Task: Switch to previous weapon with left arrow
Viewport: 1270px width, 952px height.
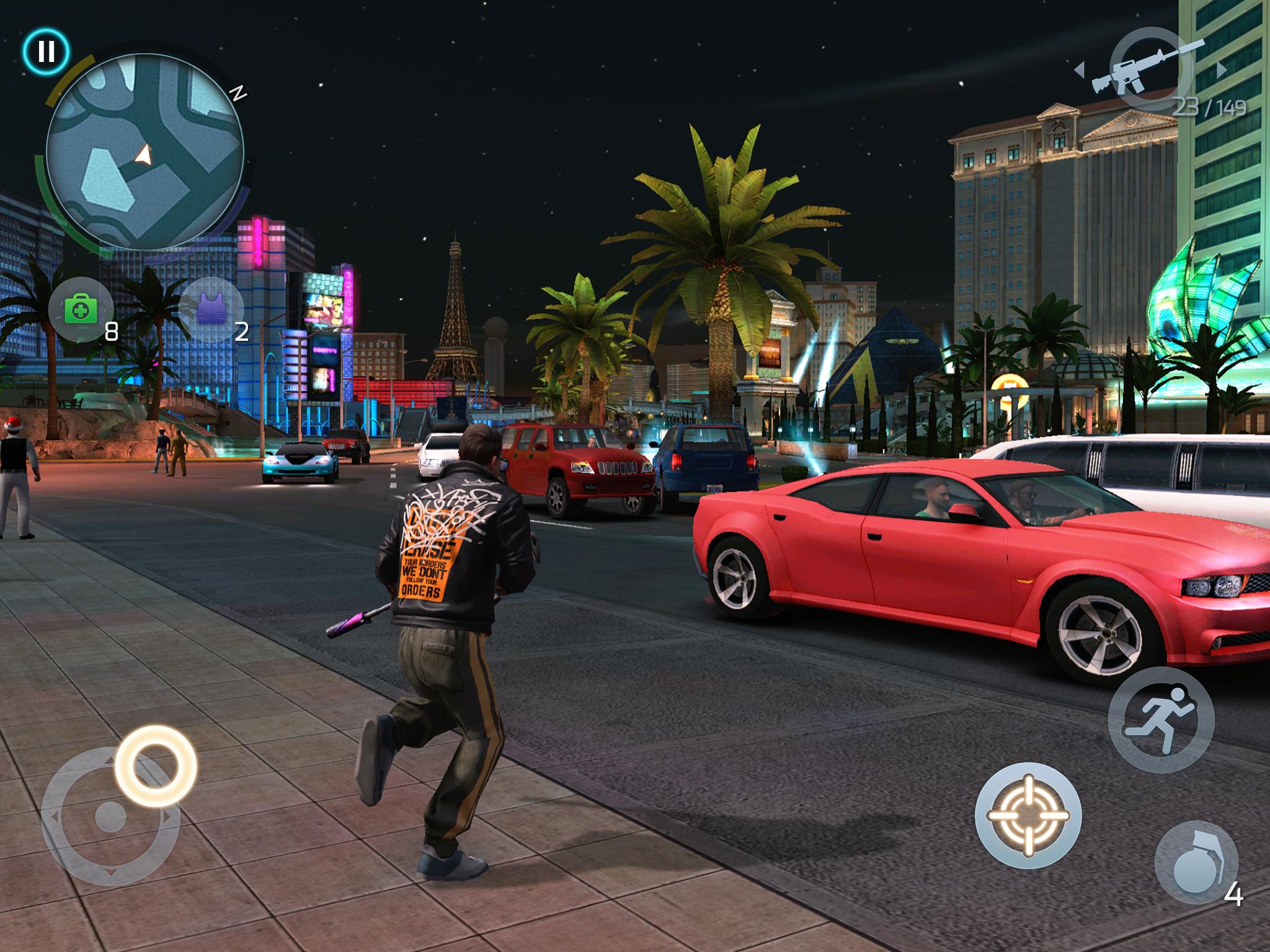Action: [x=1080, y=68]
